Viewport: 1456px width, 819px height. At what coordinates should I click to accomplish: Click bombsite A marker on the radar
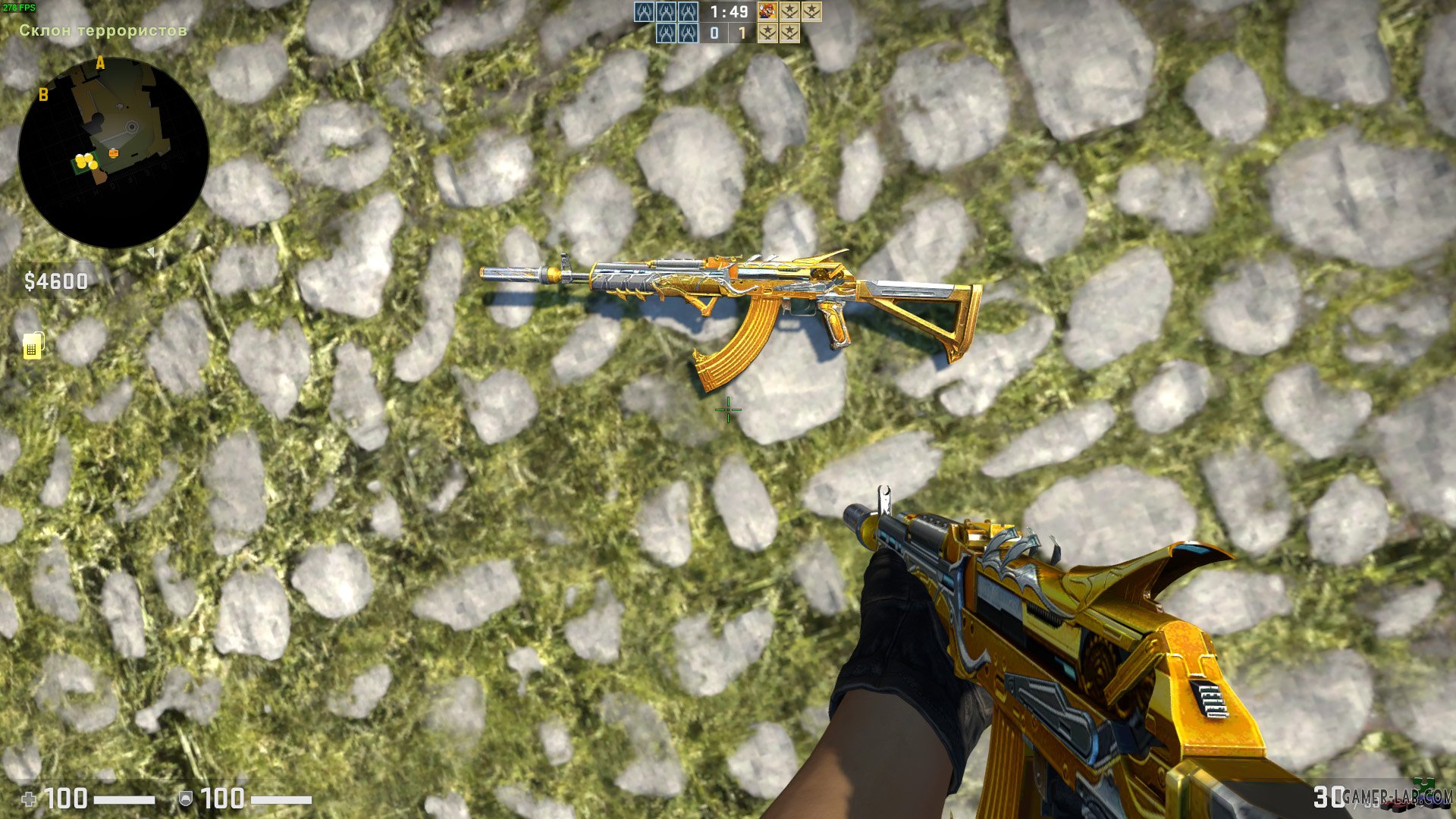pos(99,63)
